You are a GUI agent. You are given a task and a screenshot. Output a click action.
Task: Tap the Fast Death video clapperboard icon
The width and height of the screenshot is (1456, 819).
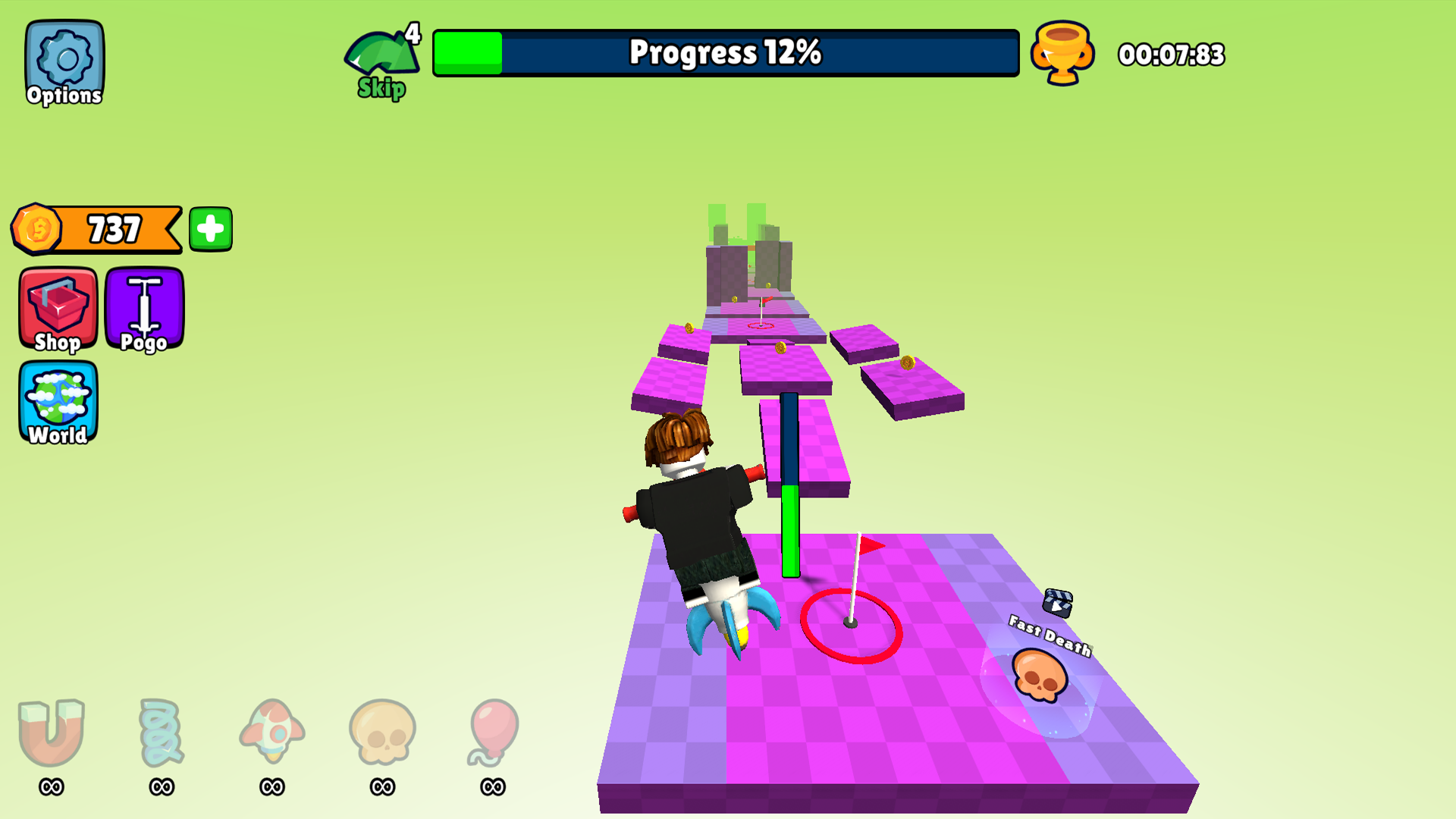[x=1059, y=602]
